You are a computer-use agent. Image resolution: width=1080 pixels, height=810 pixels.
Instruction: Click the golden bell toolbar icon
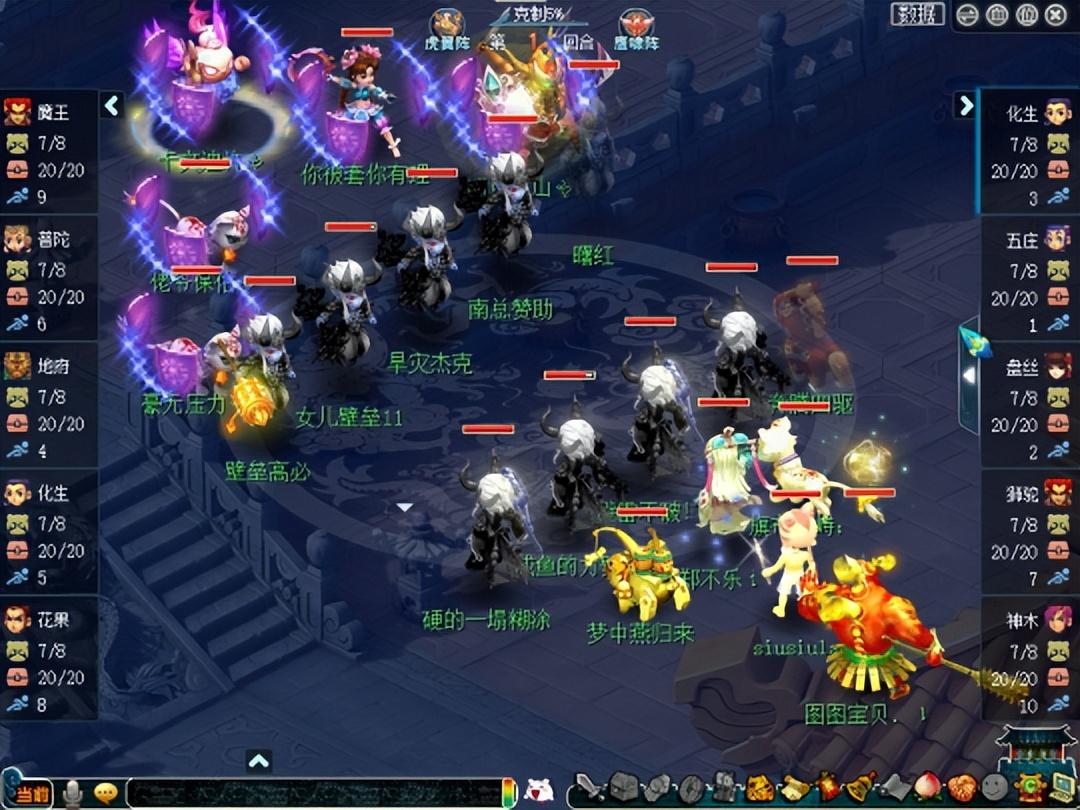860,787
